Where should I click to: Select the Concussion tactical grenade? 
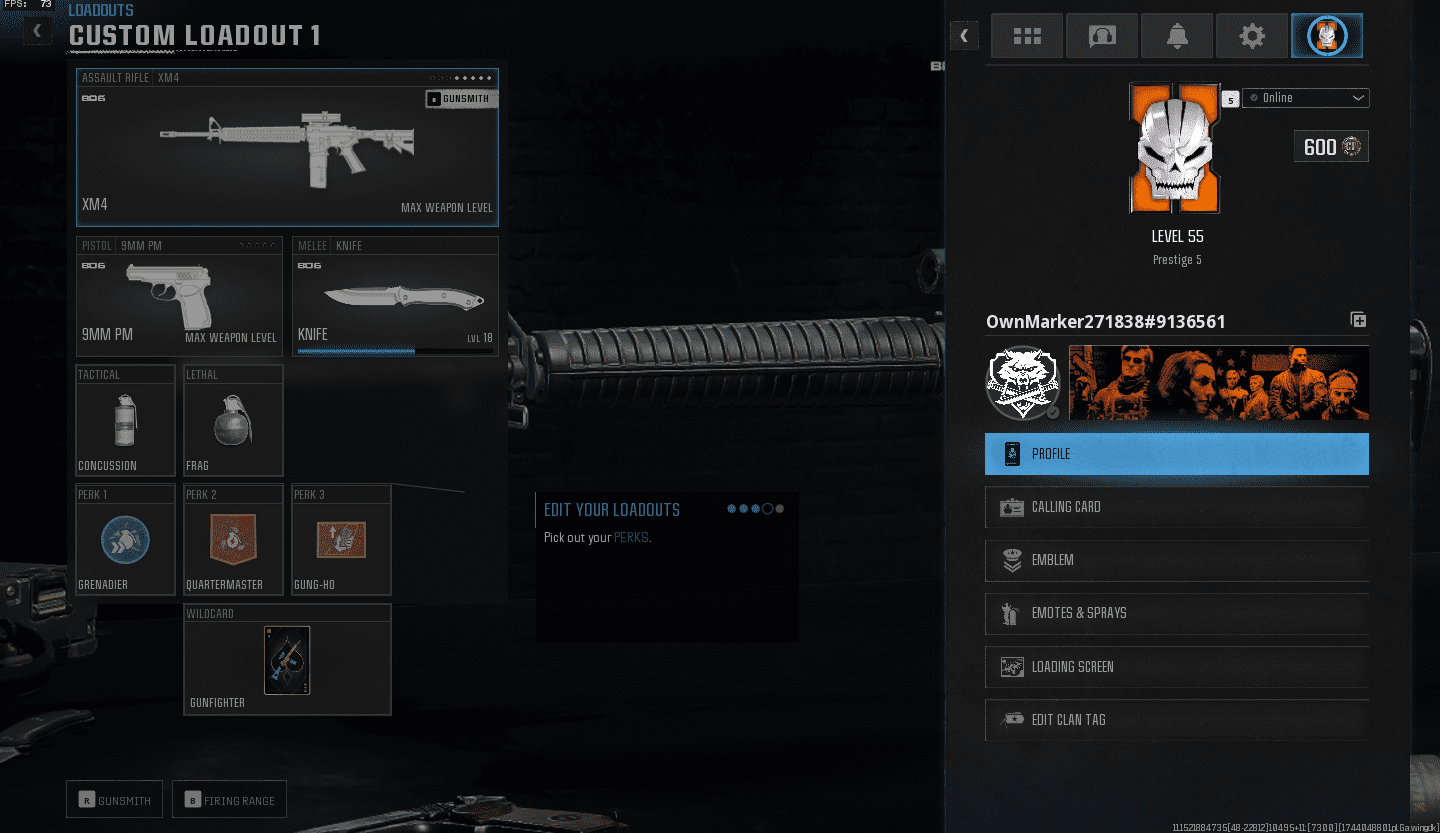point(124,420)
